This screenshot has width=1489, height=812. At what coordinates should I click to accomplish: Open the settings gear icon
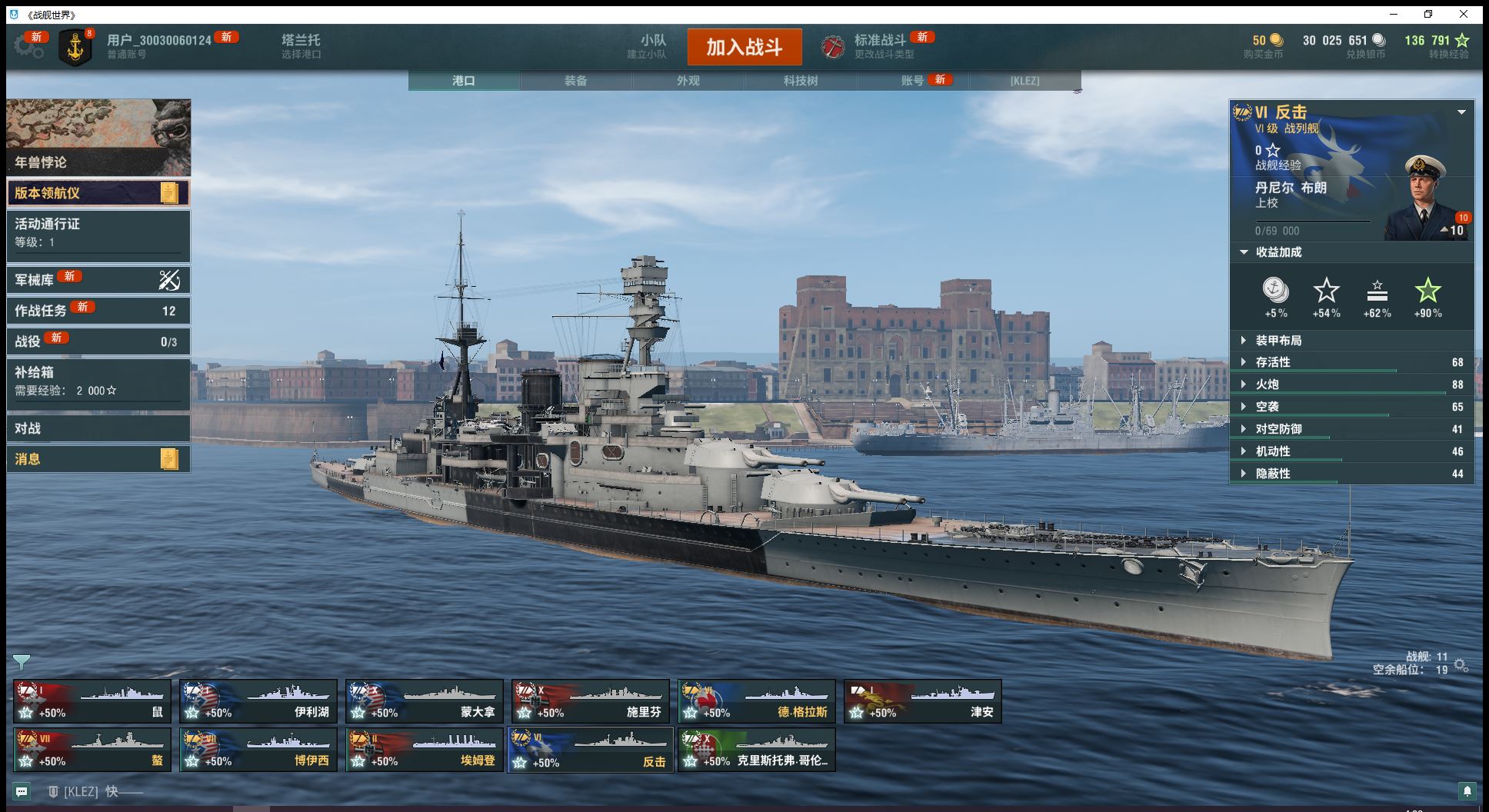[29, 46]
